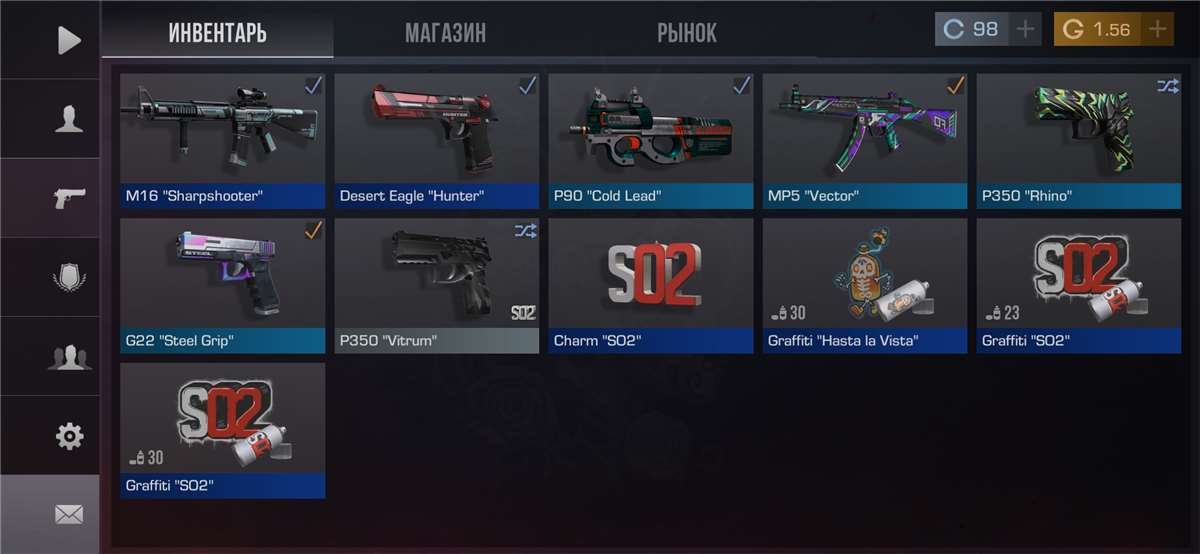
Task: Open the Рынок tab
Action: click(x=686, y=32)
